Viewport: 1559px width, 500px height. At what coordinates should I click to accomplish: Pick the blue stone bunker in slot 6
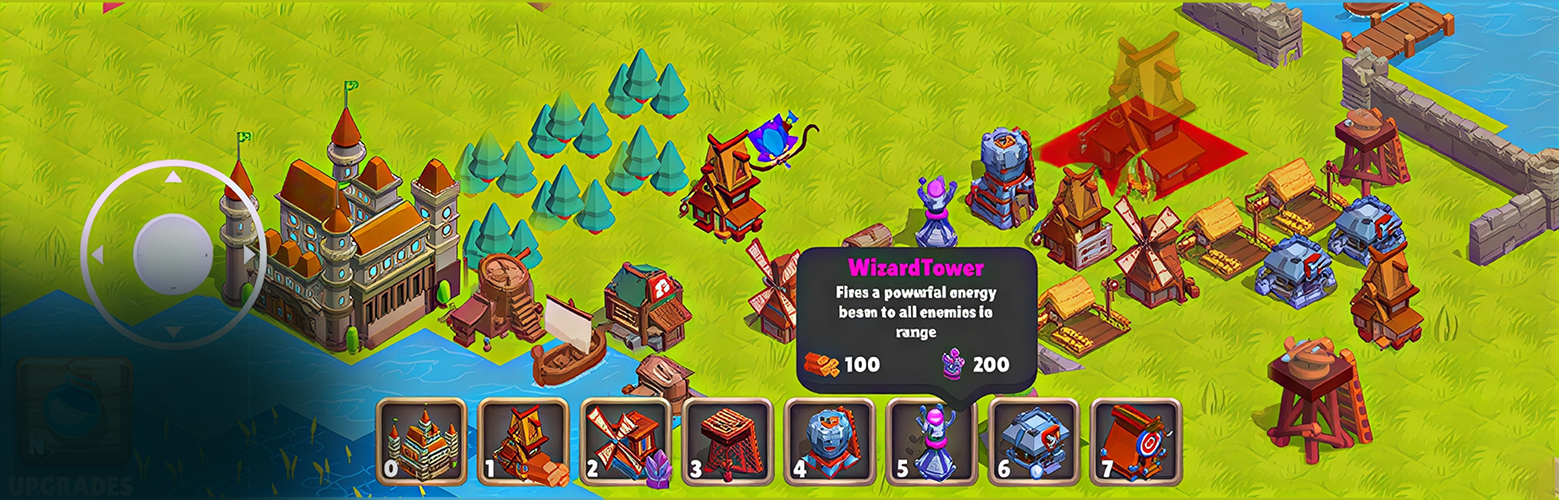pos(1034,442)
